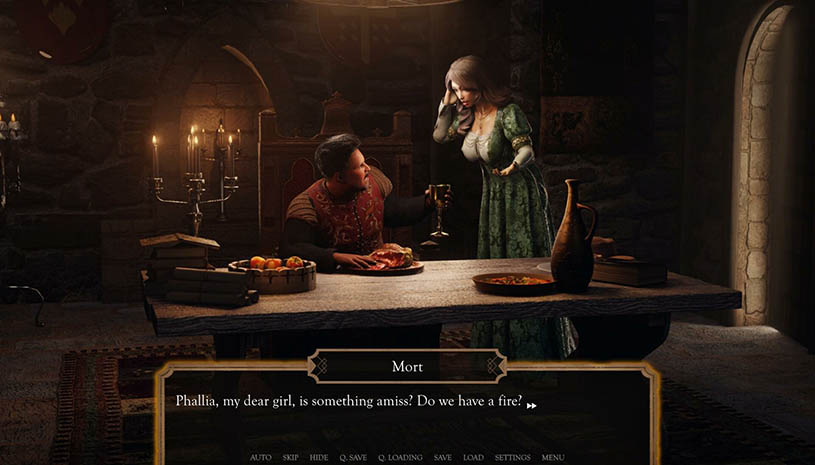Screen dimensions: 815x465
Task: Open the Load screen
Action: pyautogui.click(x=473, y=457)
